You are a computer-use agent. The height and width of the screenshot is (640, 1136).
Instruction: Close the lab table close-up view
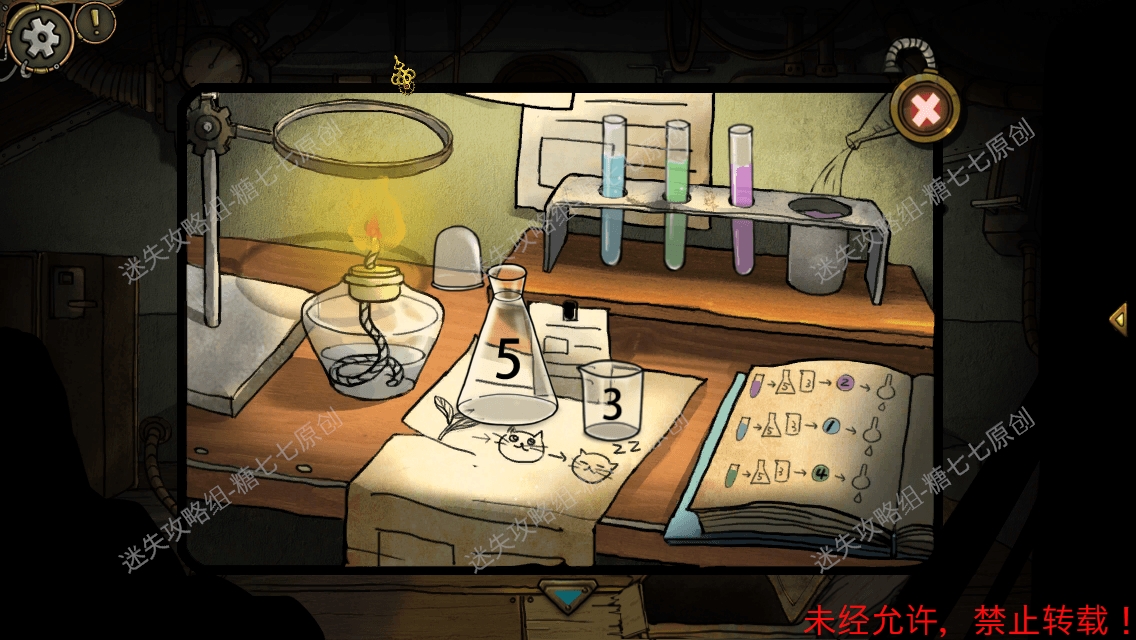(x=926, y=109)
